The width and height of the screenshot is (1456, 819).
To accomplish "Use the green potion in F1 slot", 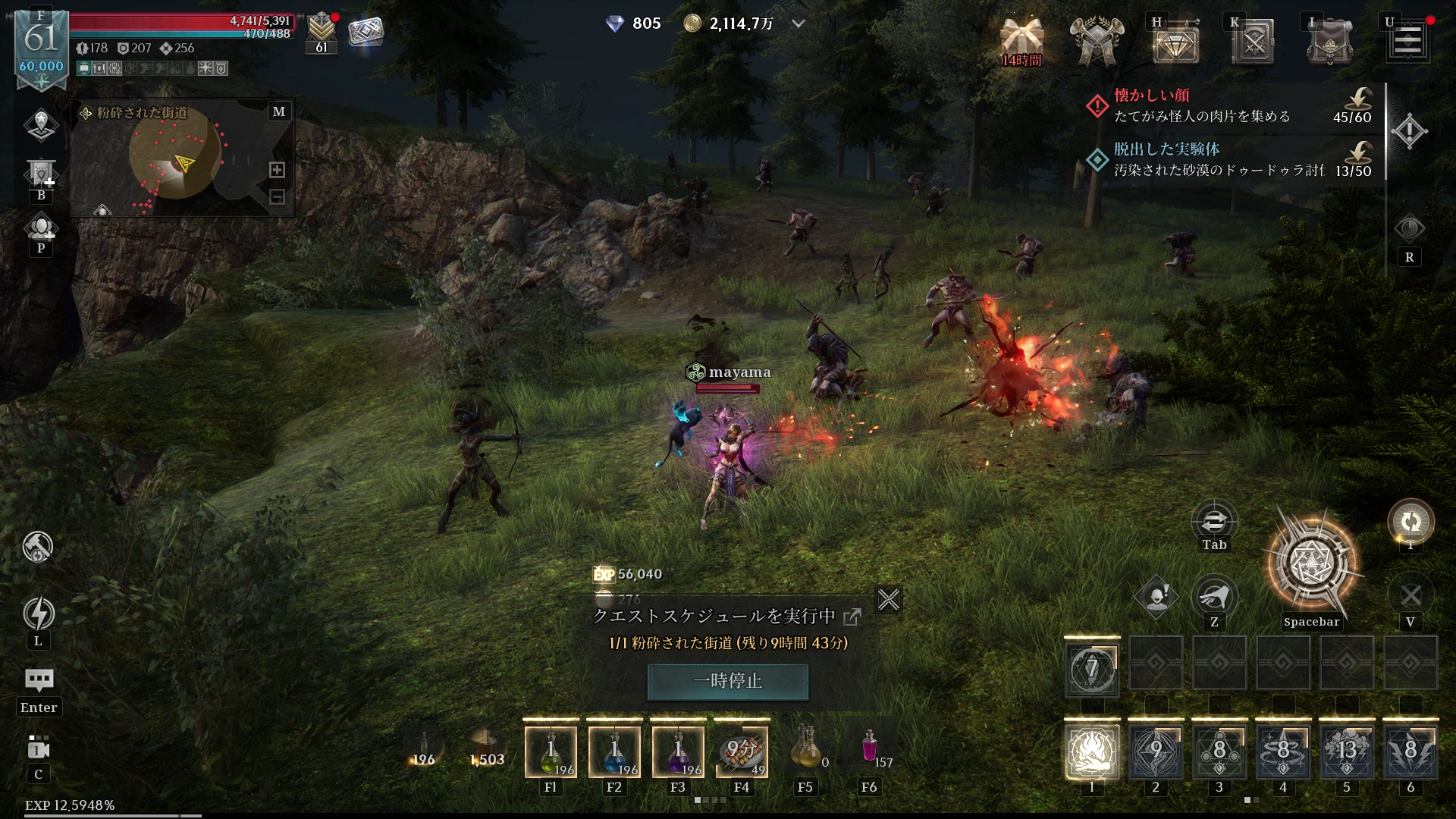I will [551, 752].
